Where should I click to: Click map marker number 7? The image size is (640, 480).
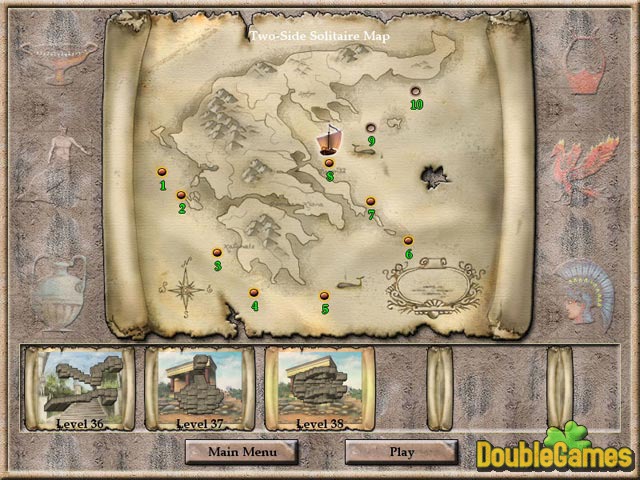(x=370, y=201)
